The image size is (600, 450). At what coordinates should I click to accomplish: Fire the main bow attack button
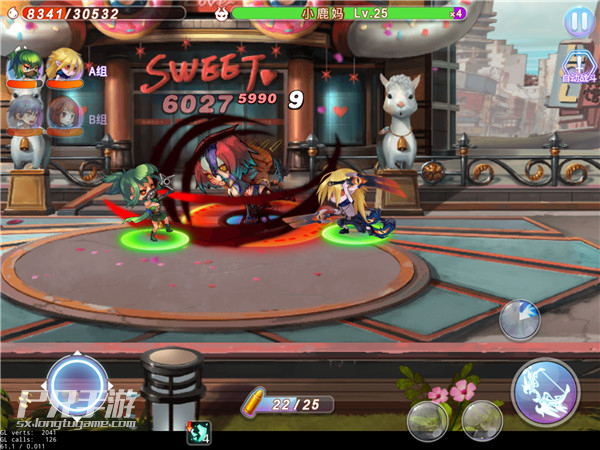click(x=545, y=391)
